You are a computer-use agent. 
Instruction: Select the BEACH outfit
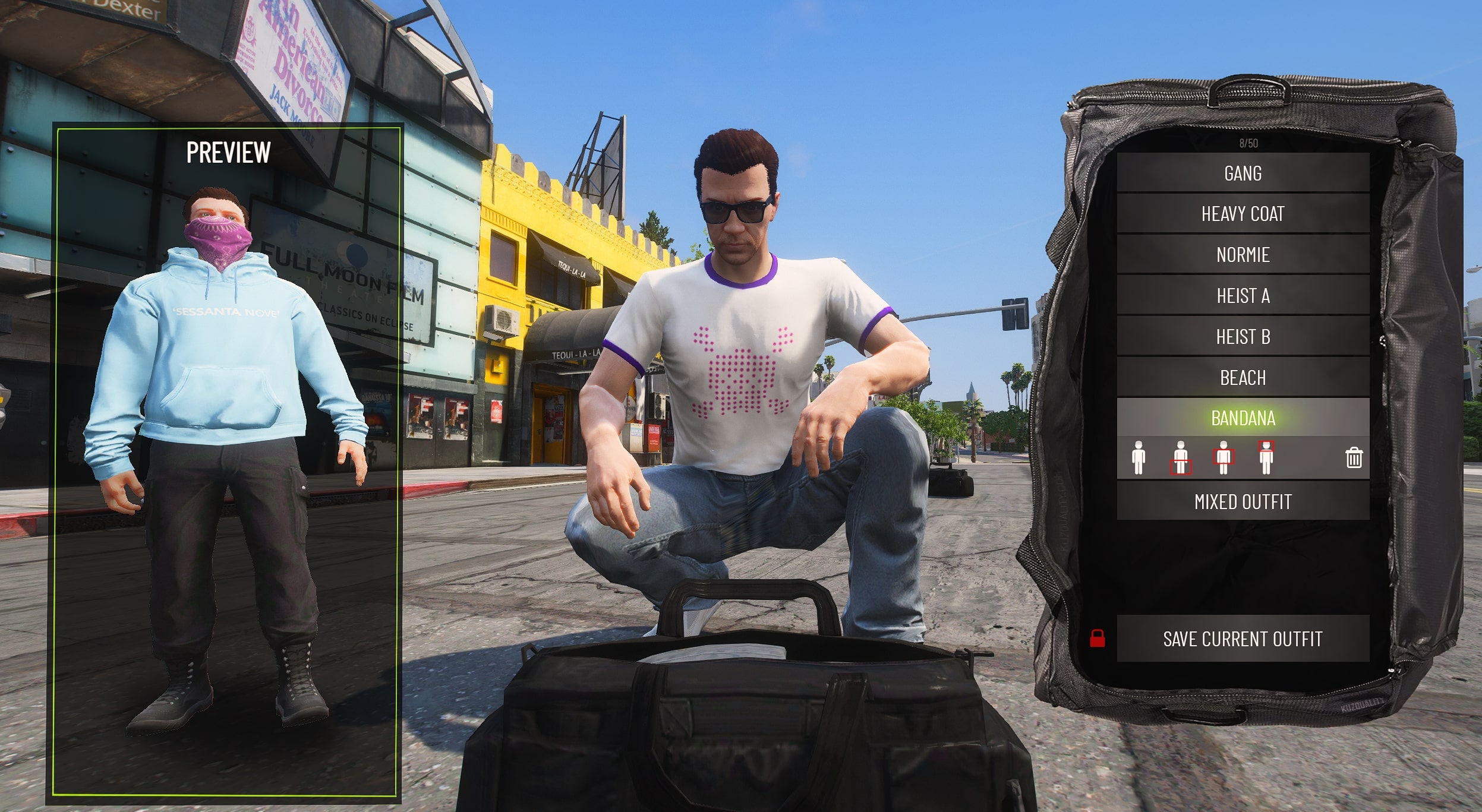click(x=1242, y=377)
